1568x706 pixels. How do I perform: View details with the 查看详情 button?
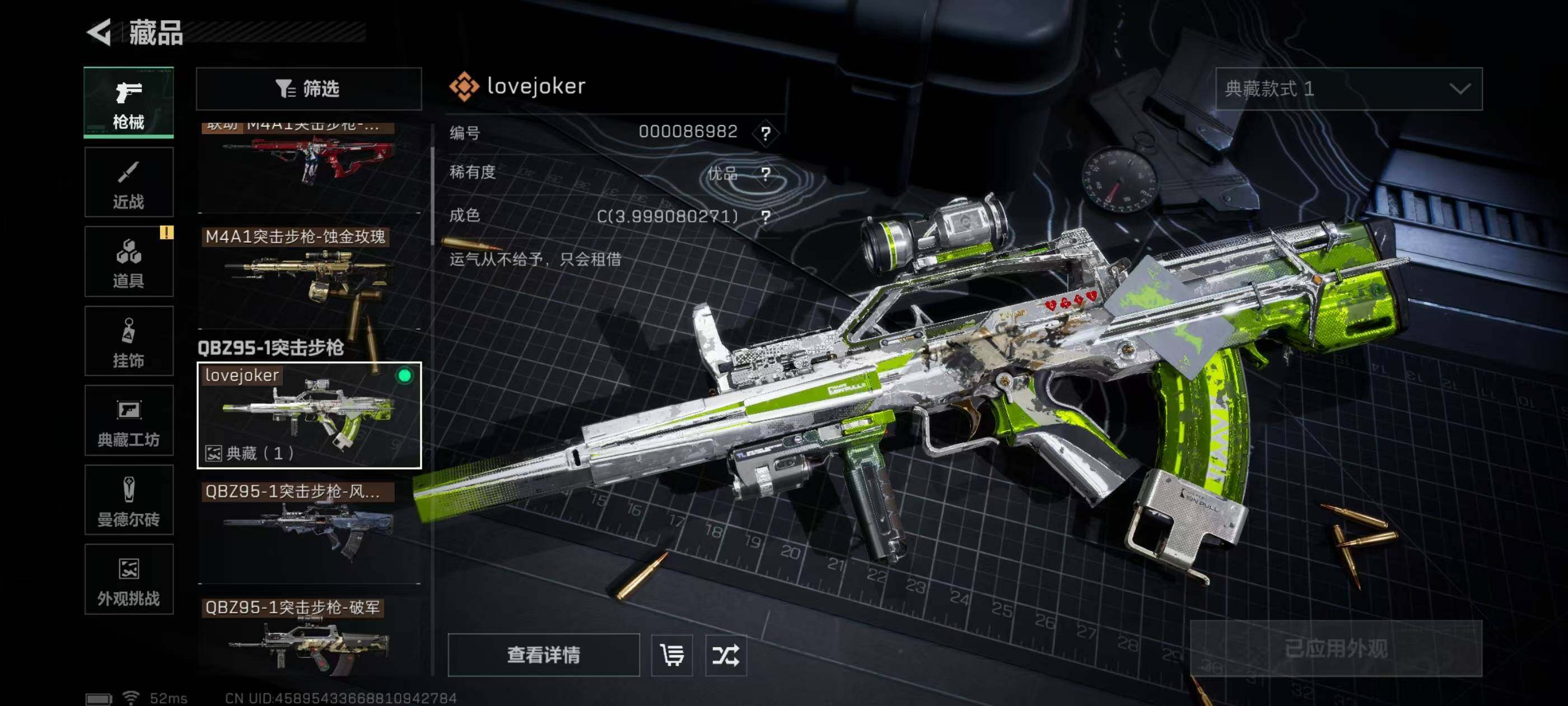point(543,655)
